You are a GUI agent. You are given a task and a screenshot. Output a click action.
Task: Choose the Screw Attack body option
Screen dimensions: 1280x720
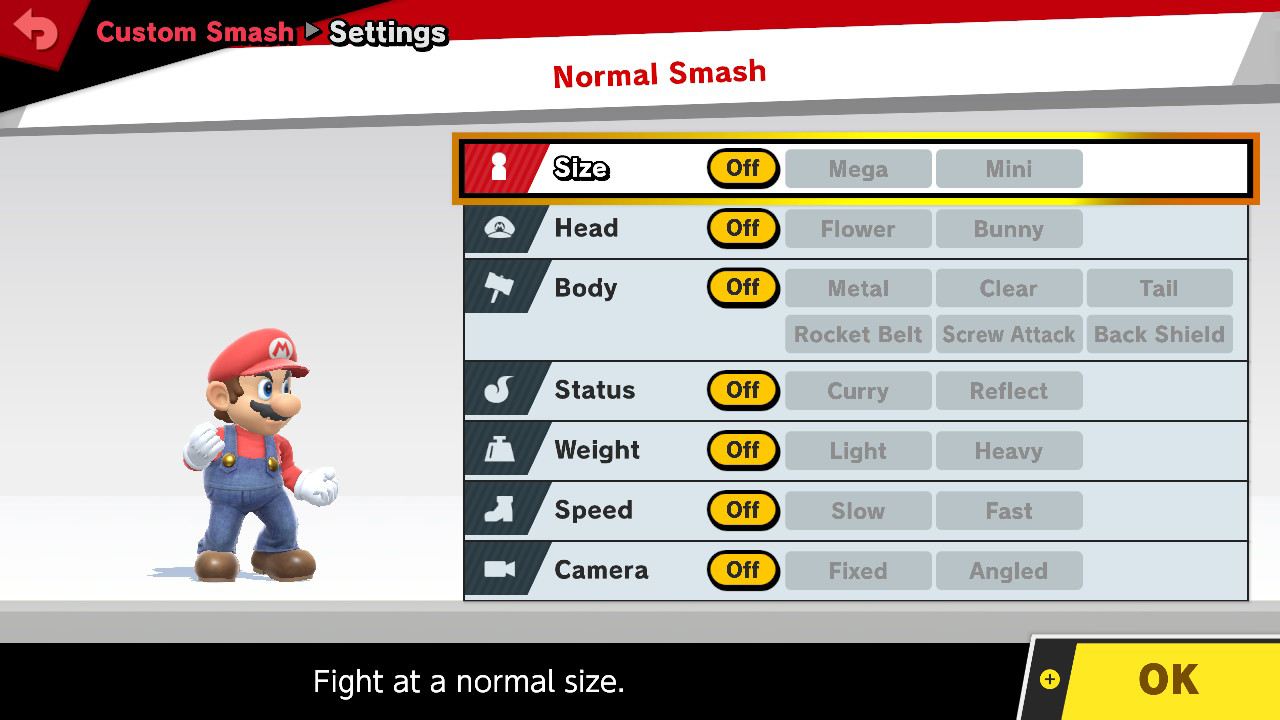click(1009, 334)
